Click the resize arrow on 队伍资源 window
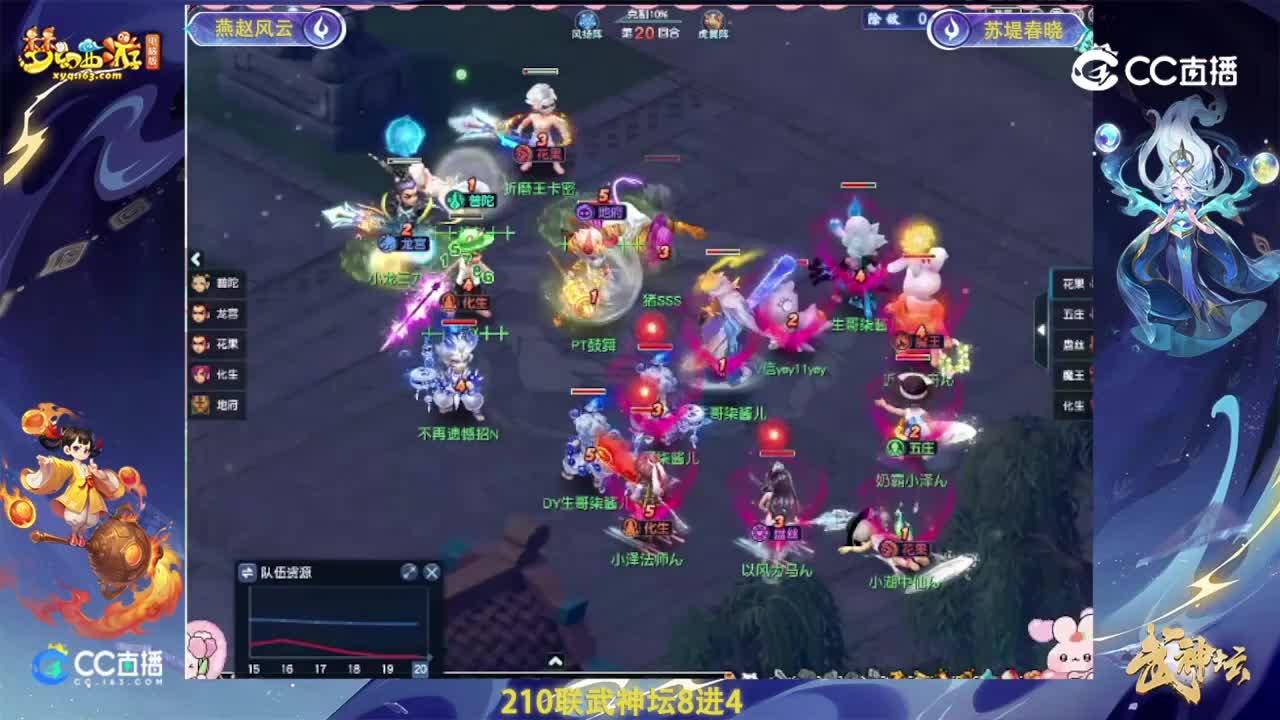 (x=410, y=572)
